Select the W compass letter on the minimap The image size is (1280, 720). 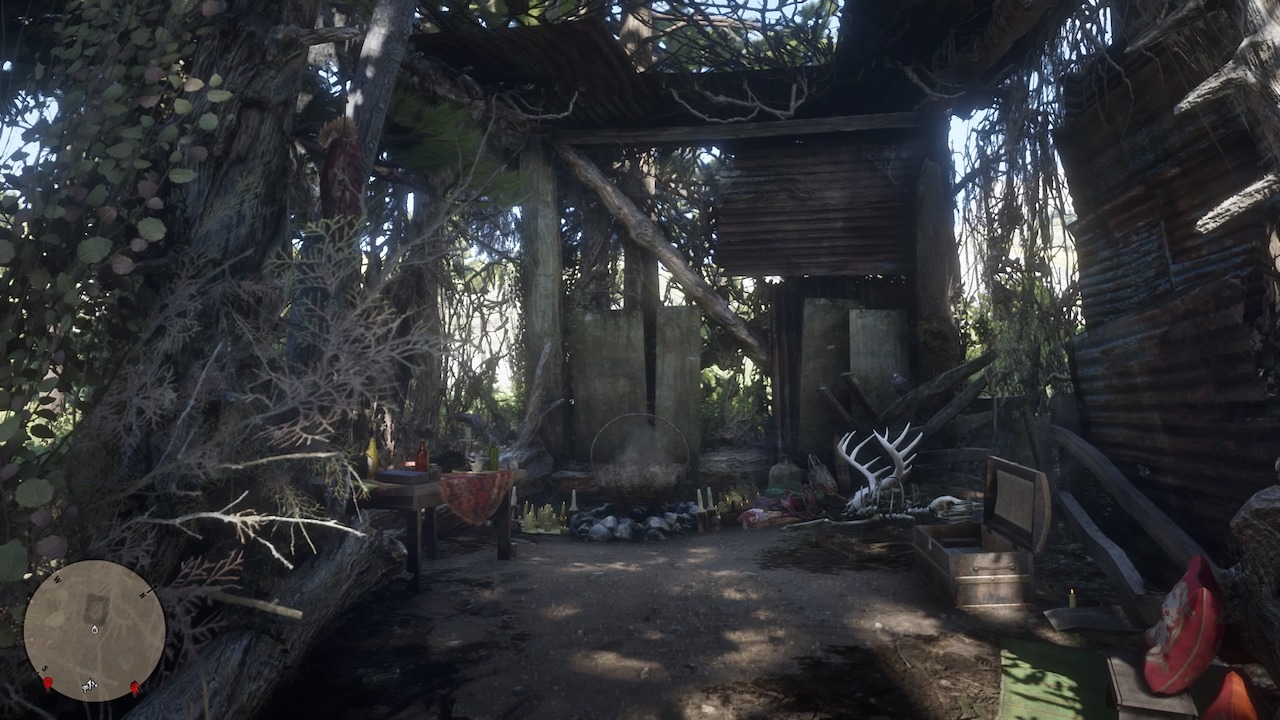[57, 578]
